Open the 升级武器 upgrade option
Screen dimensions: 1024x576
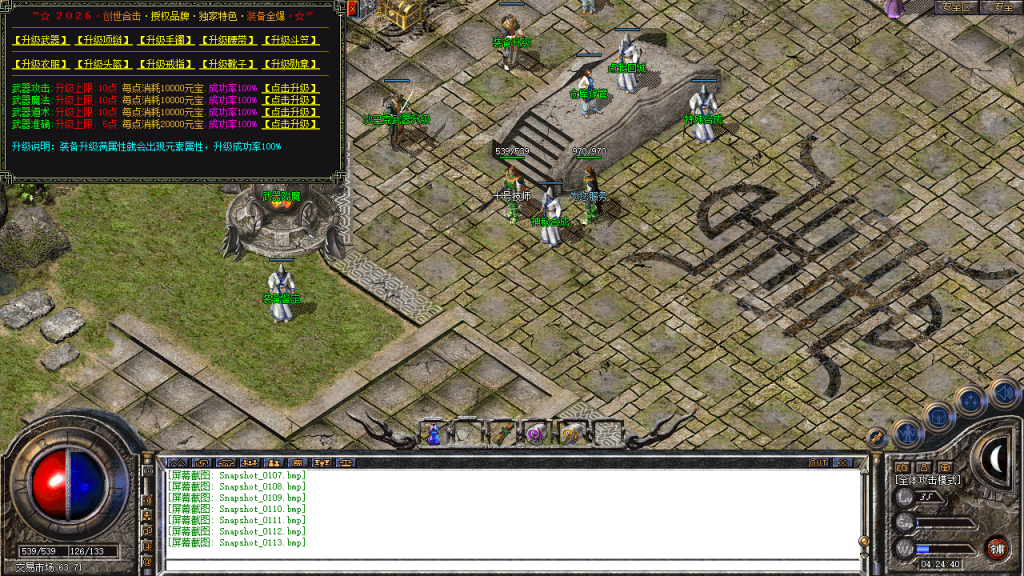41,41
